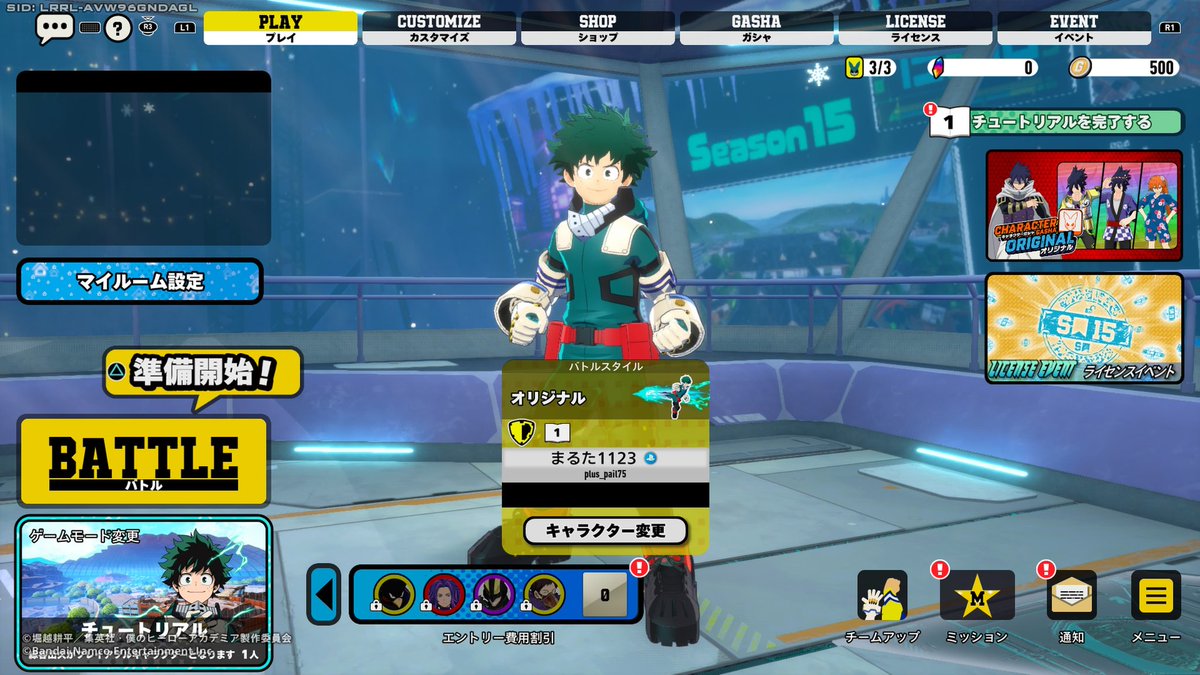Open the yellow メニュー menu button
This screenshot has height=675, width=1200.
point(1155,597)
